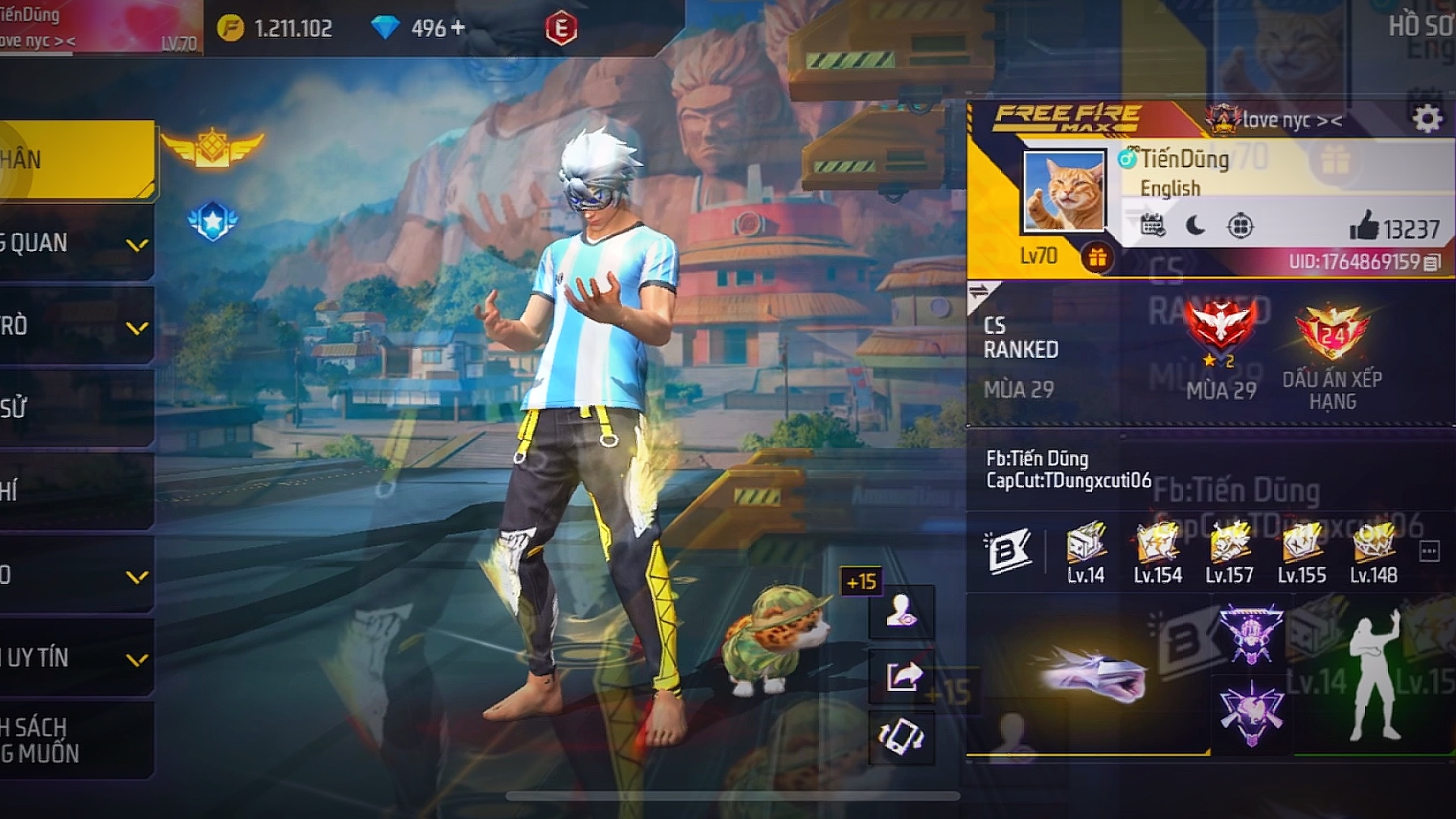Open the share arrow button
This screenshot has width=1456, height=819.
[902, 675]
